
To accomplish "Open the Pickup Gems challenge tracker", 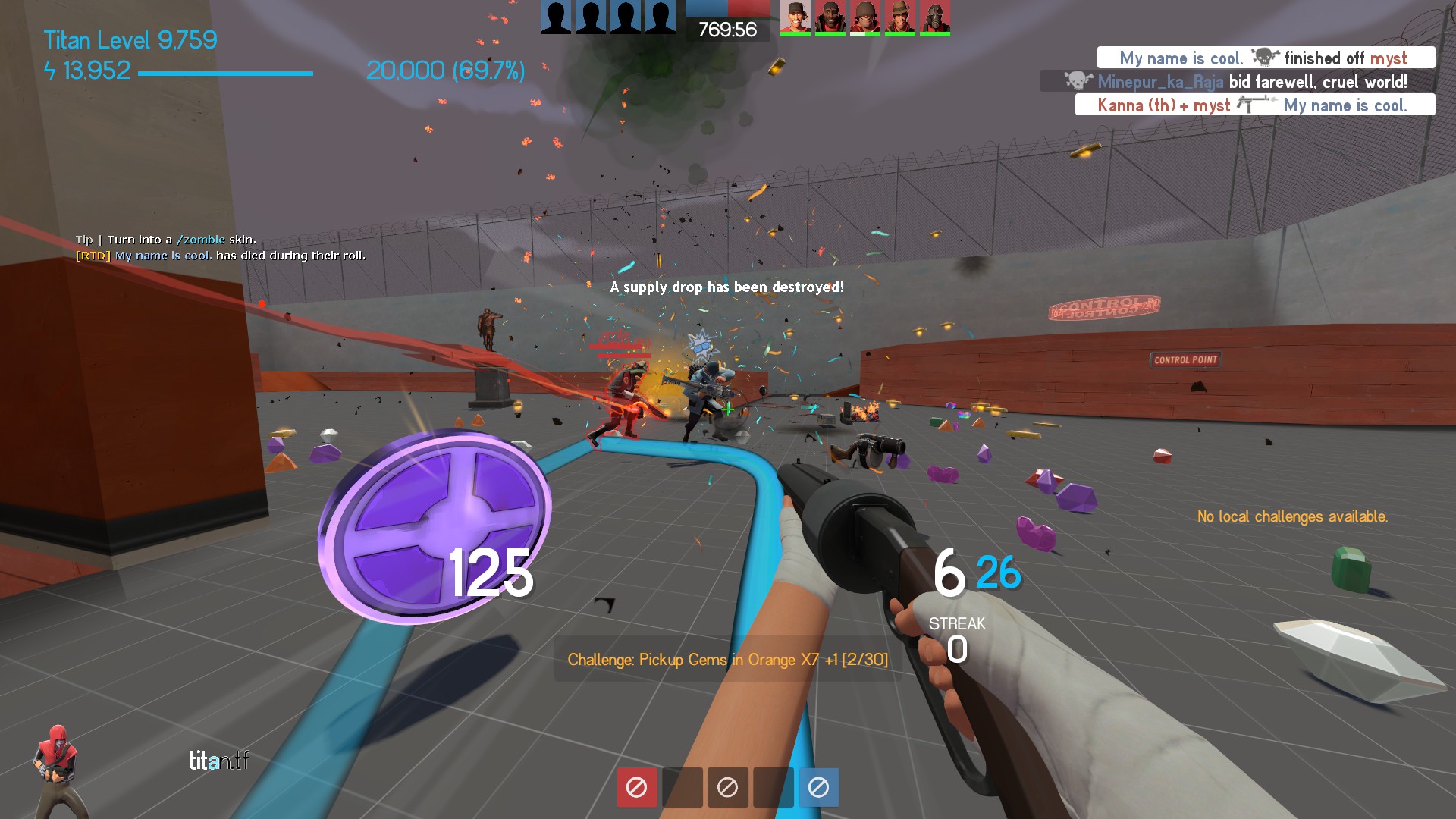I will [x=727, y=659].
